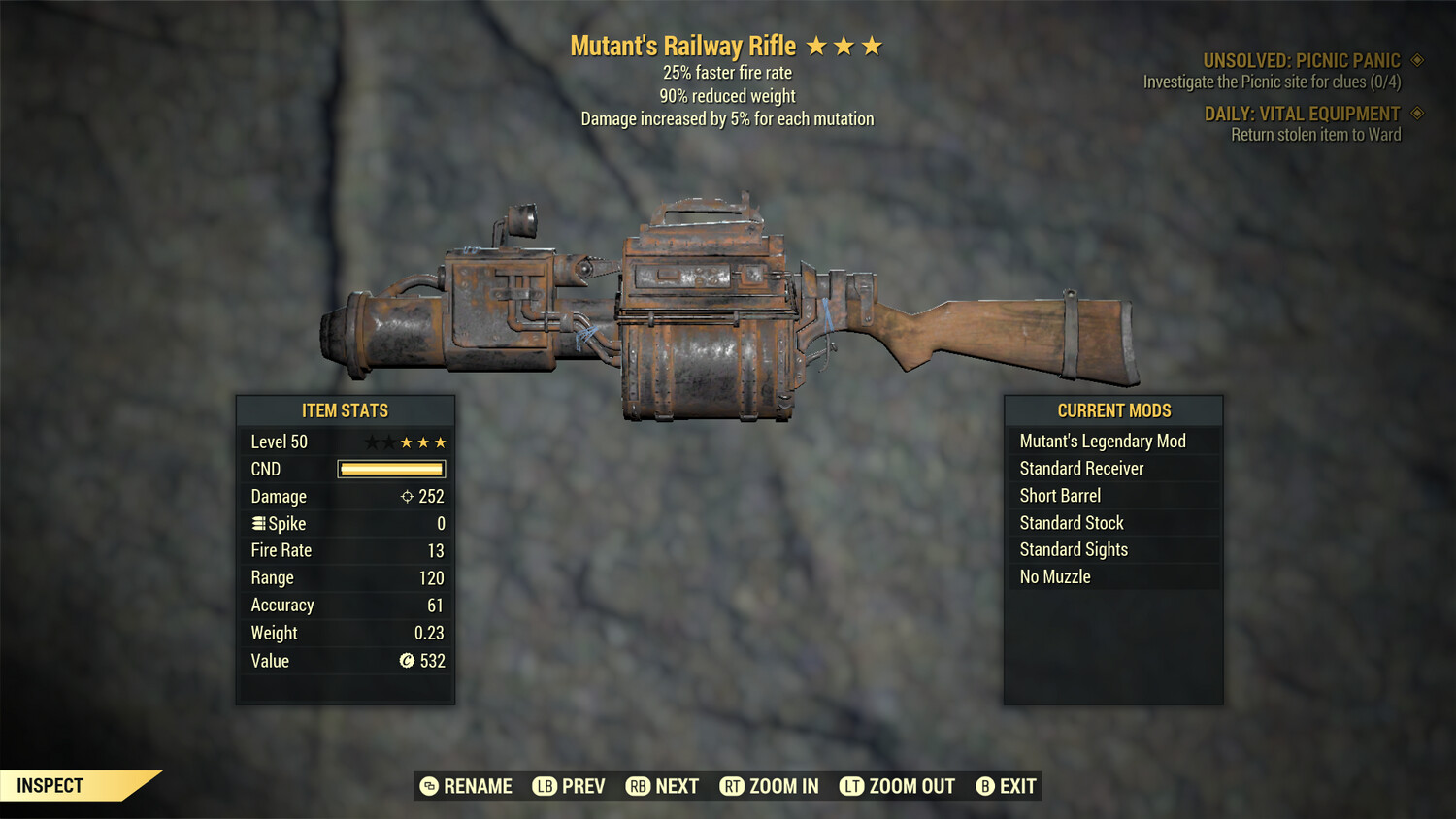
Task: Toggle the B Exit button icon
Action: click(985, 786)
